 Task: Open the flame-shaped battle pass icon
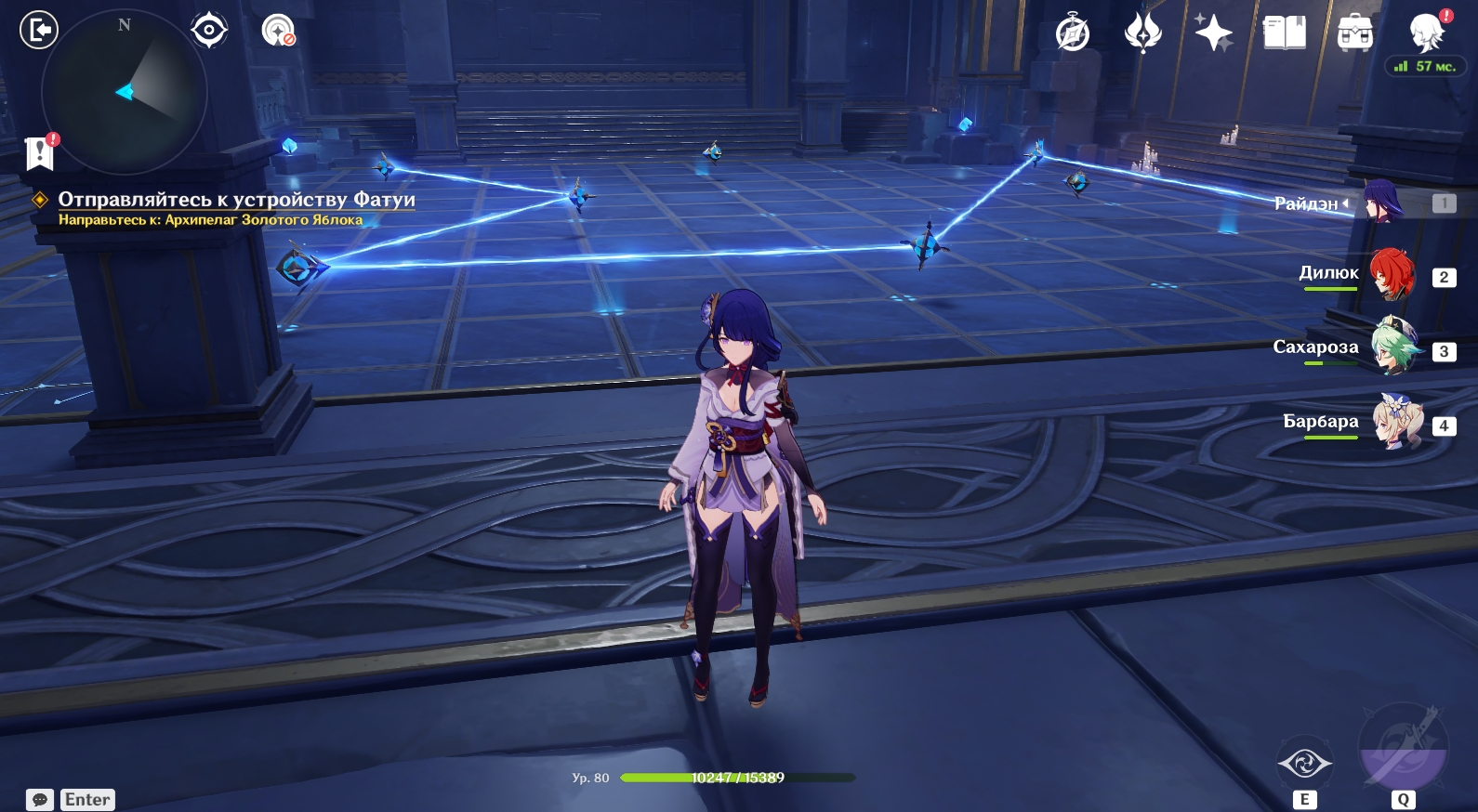[x=1143, y=33]
